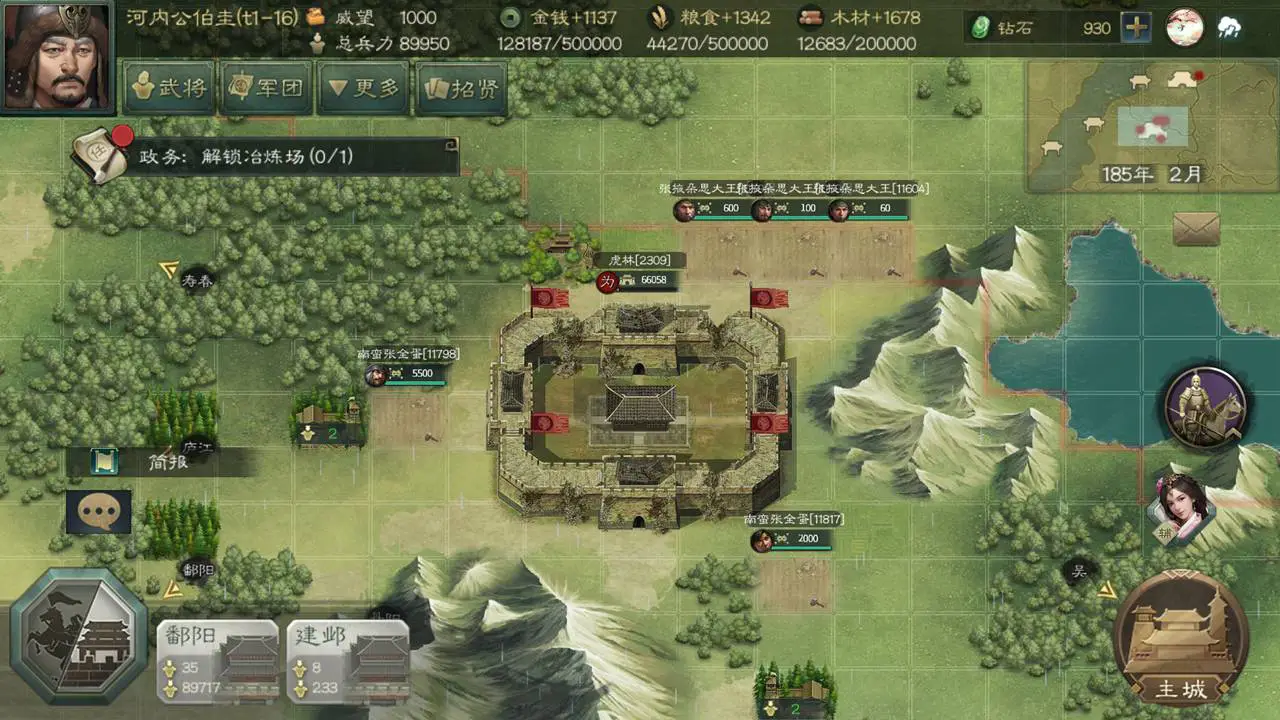This screenshot has width=1280, height=720.
Task: Open the 虎林[2309] city label
Action: [640, 259]
